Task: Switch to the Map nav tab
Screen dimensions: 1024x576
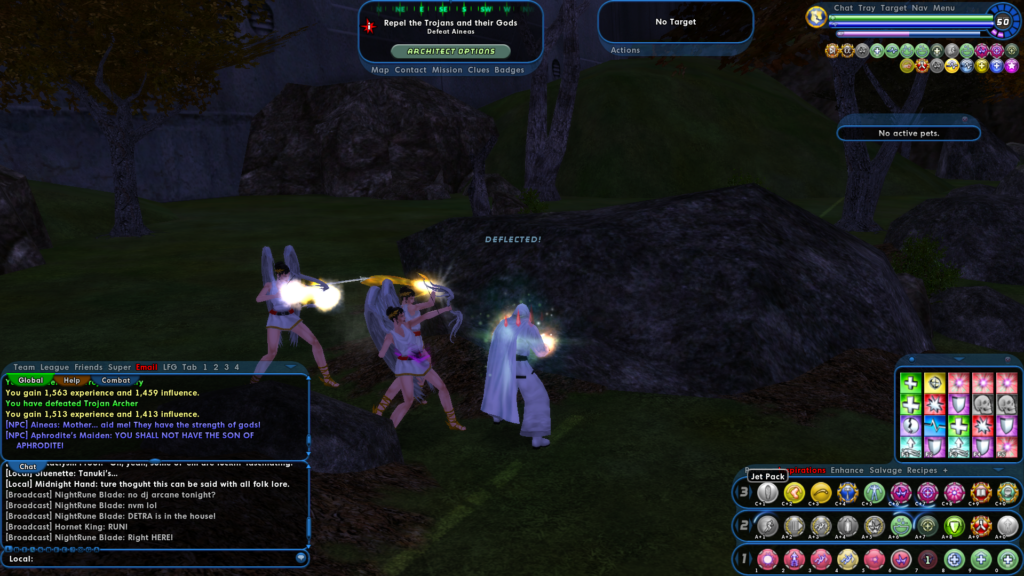Action: 380,70
